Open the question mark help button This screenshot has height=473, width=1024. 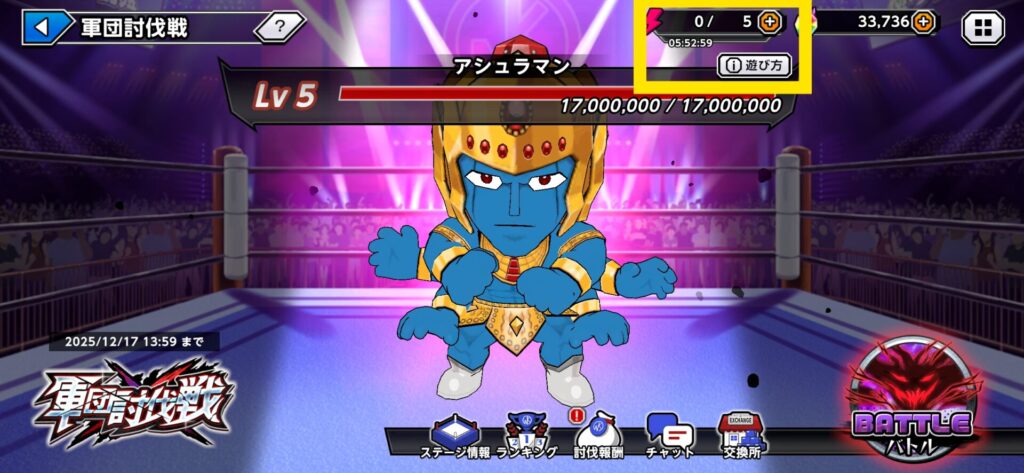tap(279, 27)
